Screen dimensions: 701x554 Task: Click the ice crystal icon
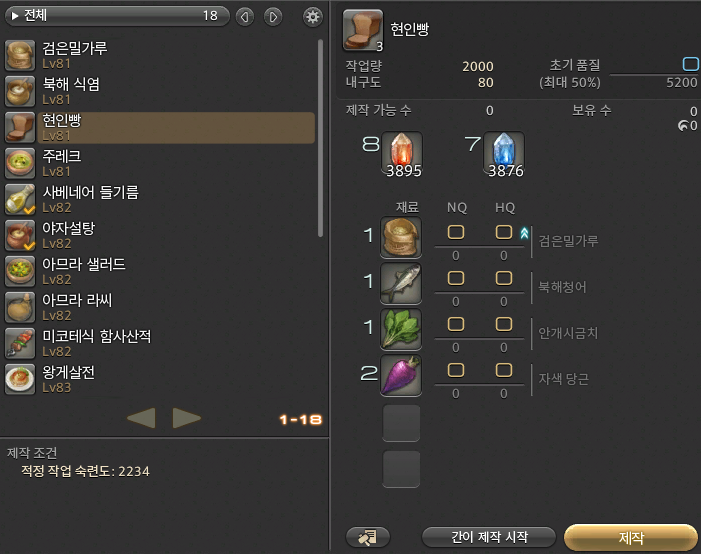tap(503, 154)
